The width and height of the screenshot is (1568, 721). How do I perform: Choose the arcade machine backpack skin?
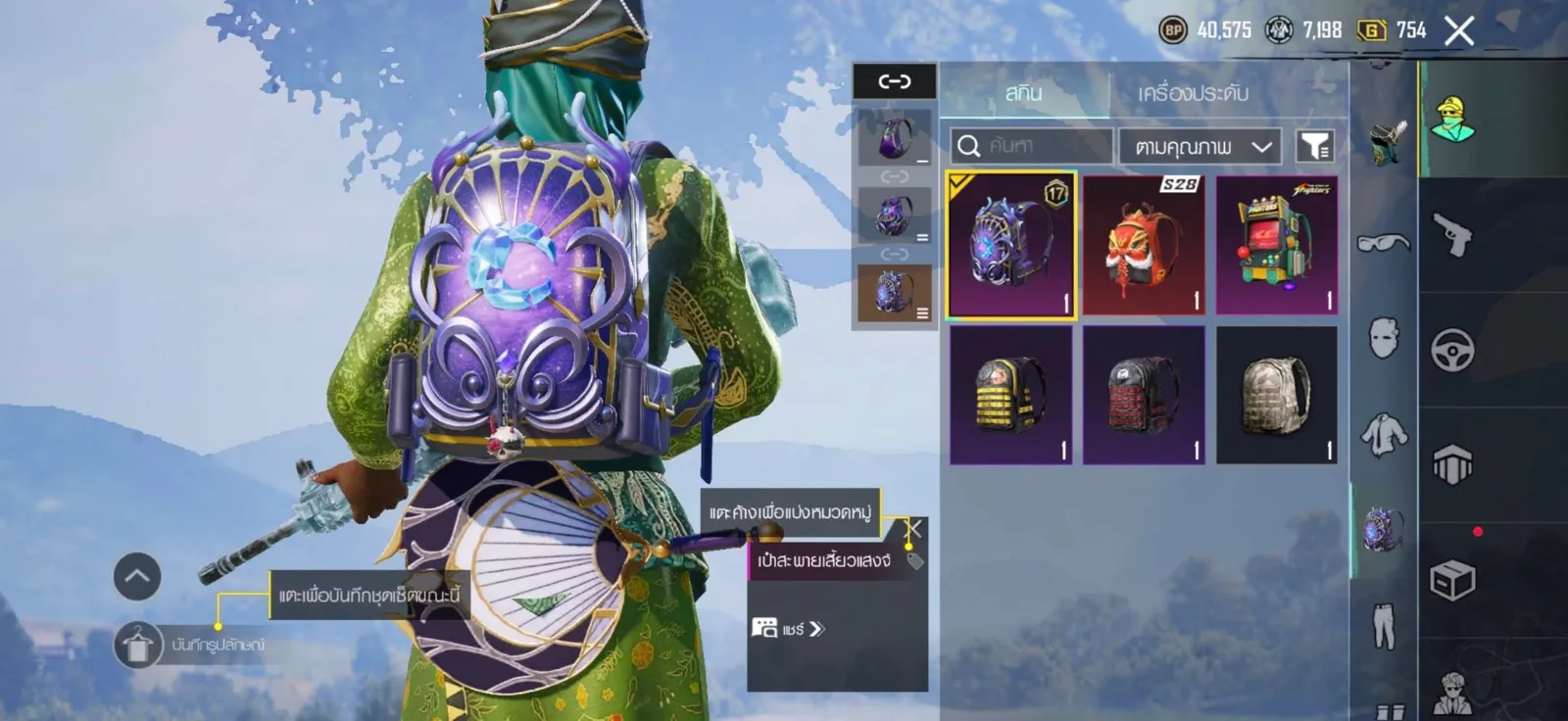coord(1277,246)
